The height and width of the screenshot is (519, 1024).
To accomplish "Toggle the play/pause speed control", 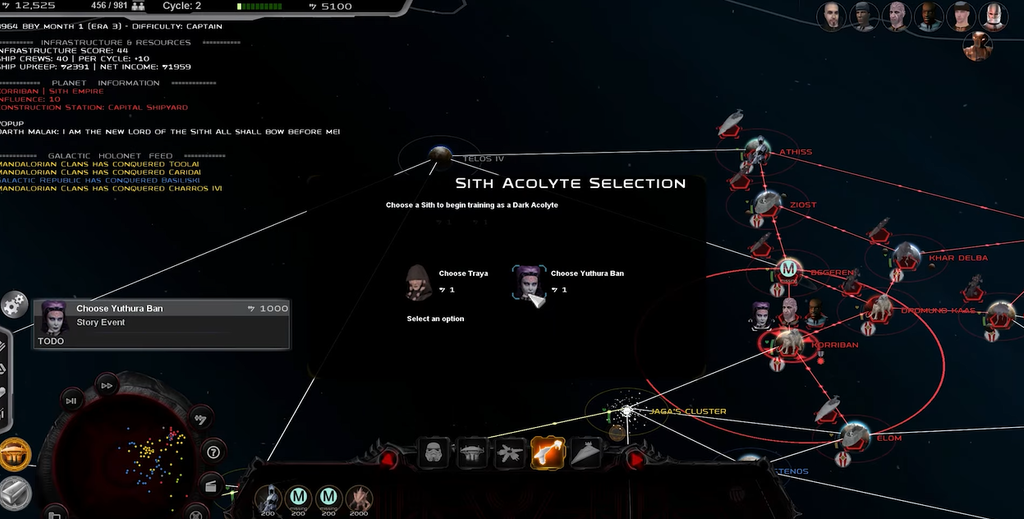I will point(71,400).
